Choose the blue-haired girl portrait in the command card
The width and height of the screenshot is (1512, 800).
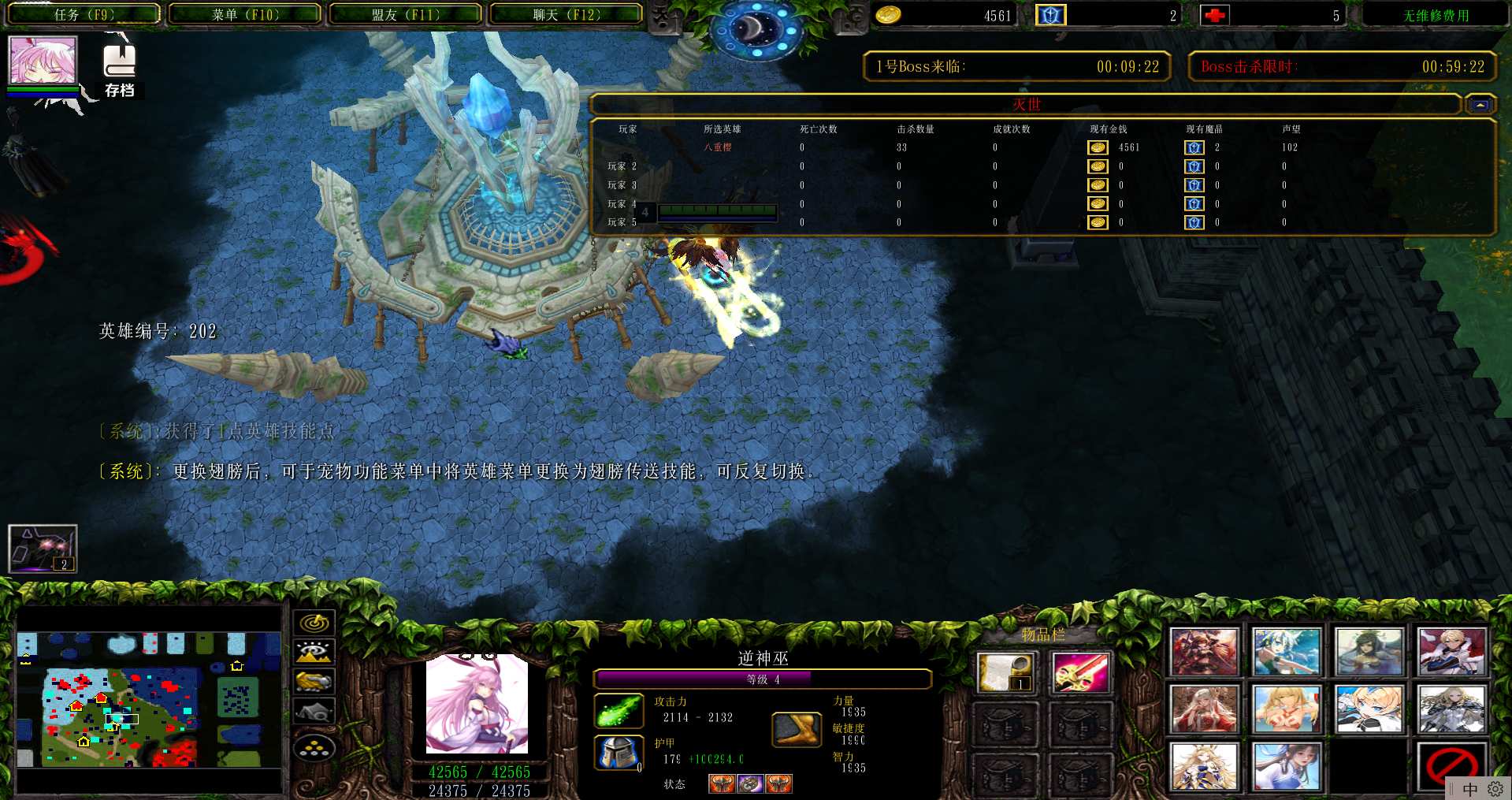coord(1286,652)
